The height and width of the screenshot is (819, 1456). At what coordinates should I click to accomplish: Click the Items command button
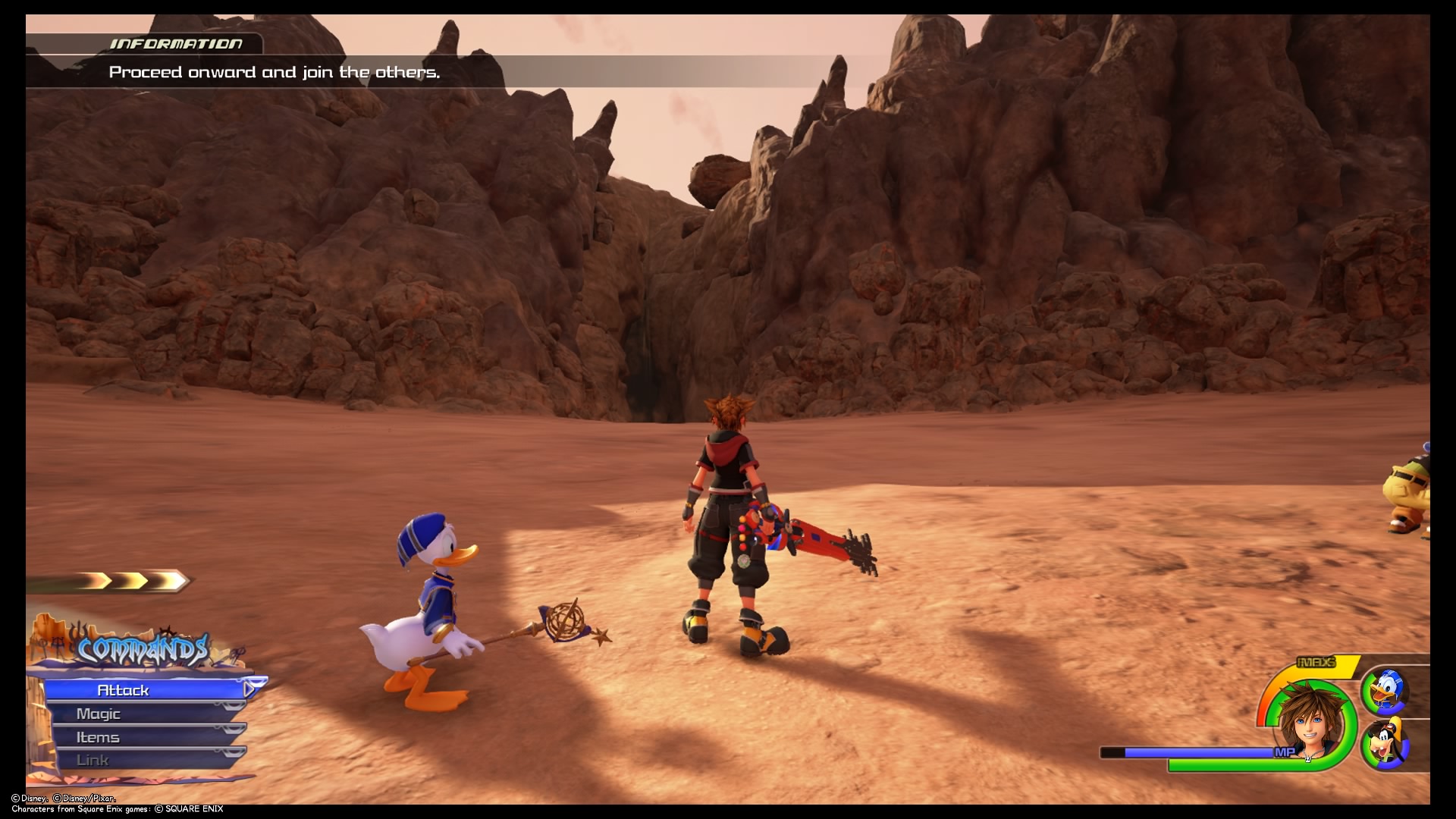tap(99, 736)
